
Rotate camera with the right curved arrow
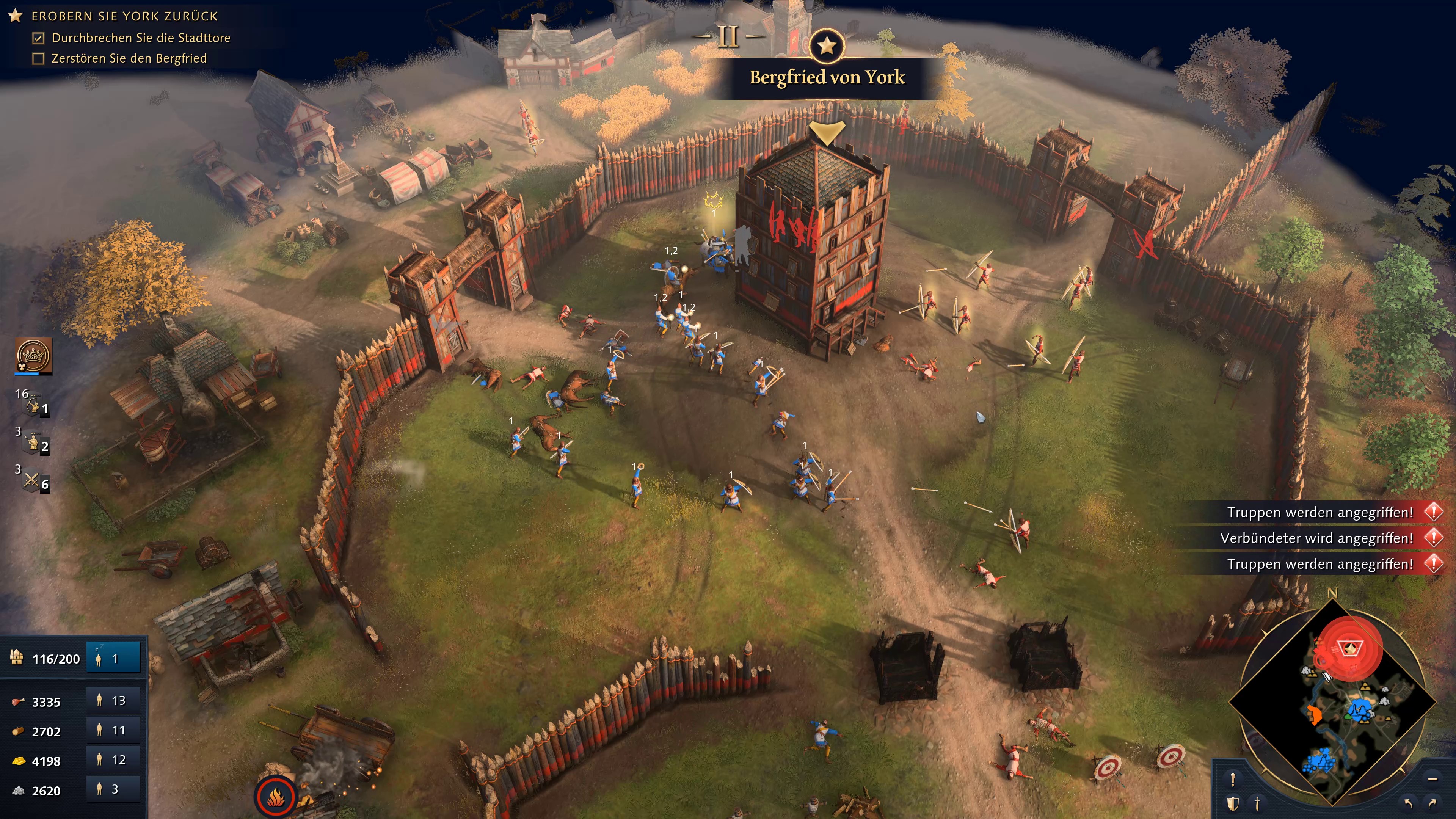coord(1432,803)
